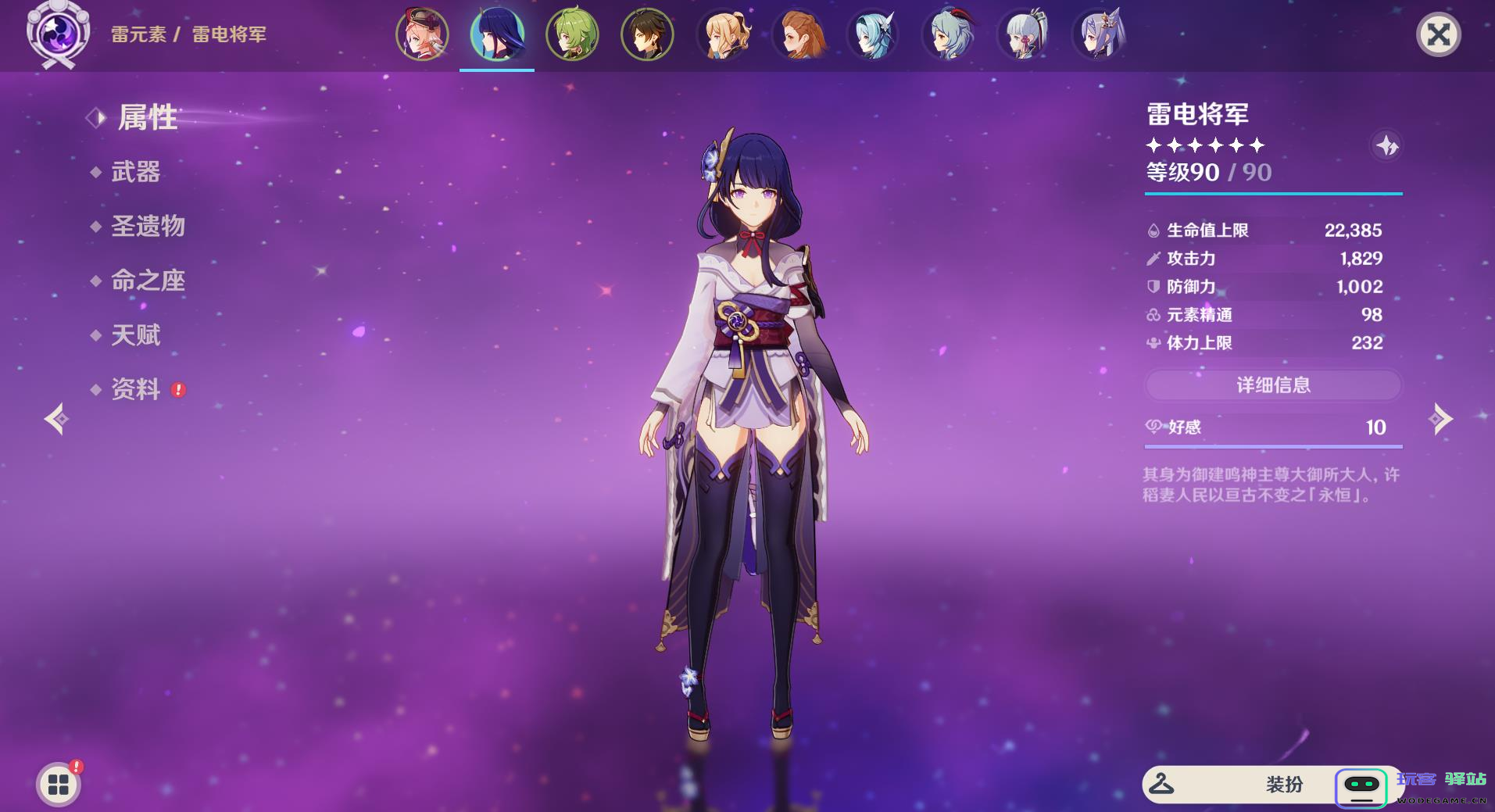Open the 武器 weapon section

(135, 172)
